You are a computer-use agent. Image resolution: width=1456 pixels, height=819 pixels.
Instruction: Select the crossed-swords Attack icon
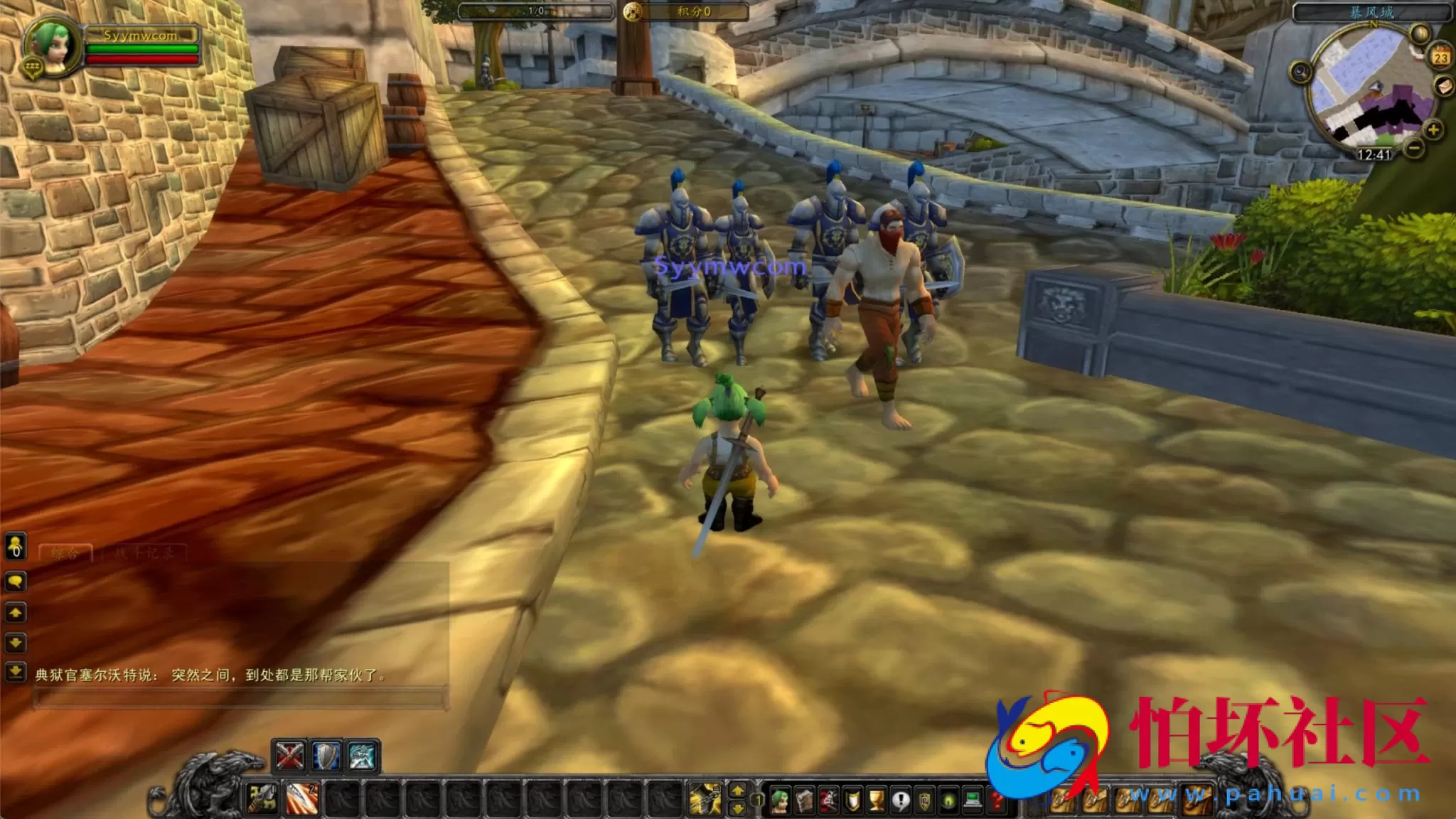[x=289, y=758]
